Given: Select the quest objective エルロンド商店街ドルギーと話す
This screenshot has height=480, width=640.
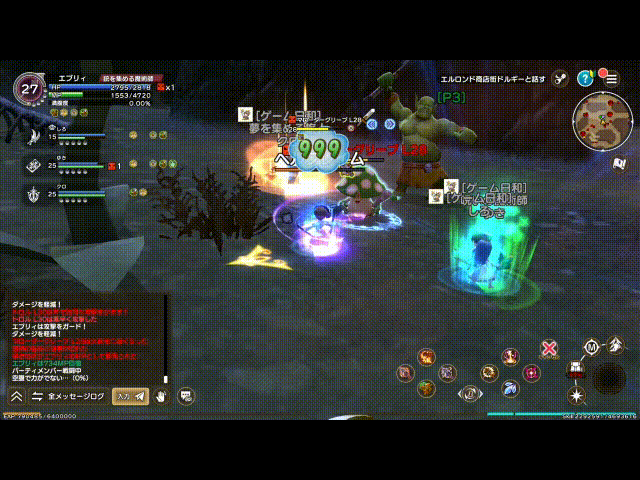Looking at the screenshot, I should coord(494,78).
